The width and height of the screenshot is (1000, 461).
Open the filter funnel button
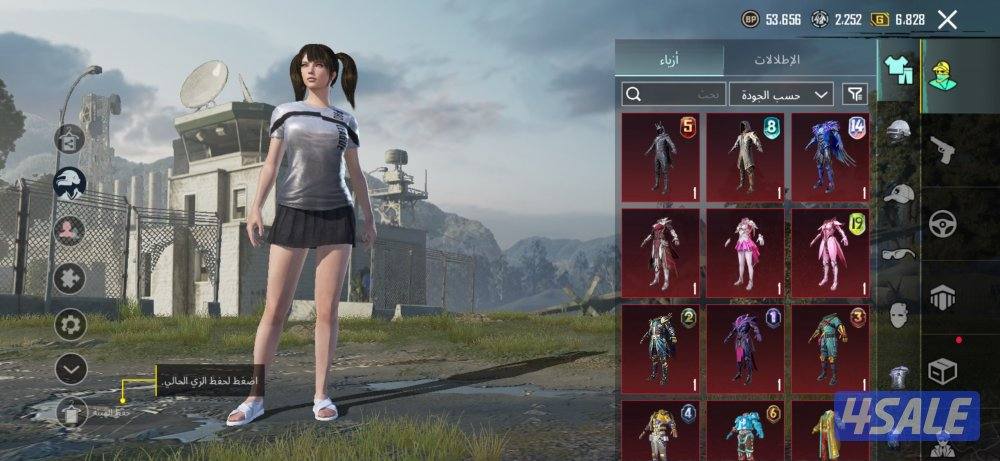(855, 94)
